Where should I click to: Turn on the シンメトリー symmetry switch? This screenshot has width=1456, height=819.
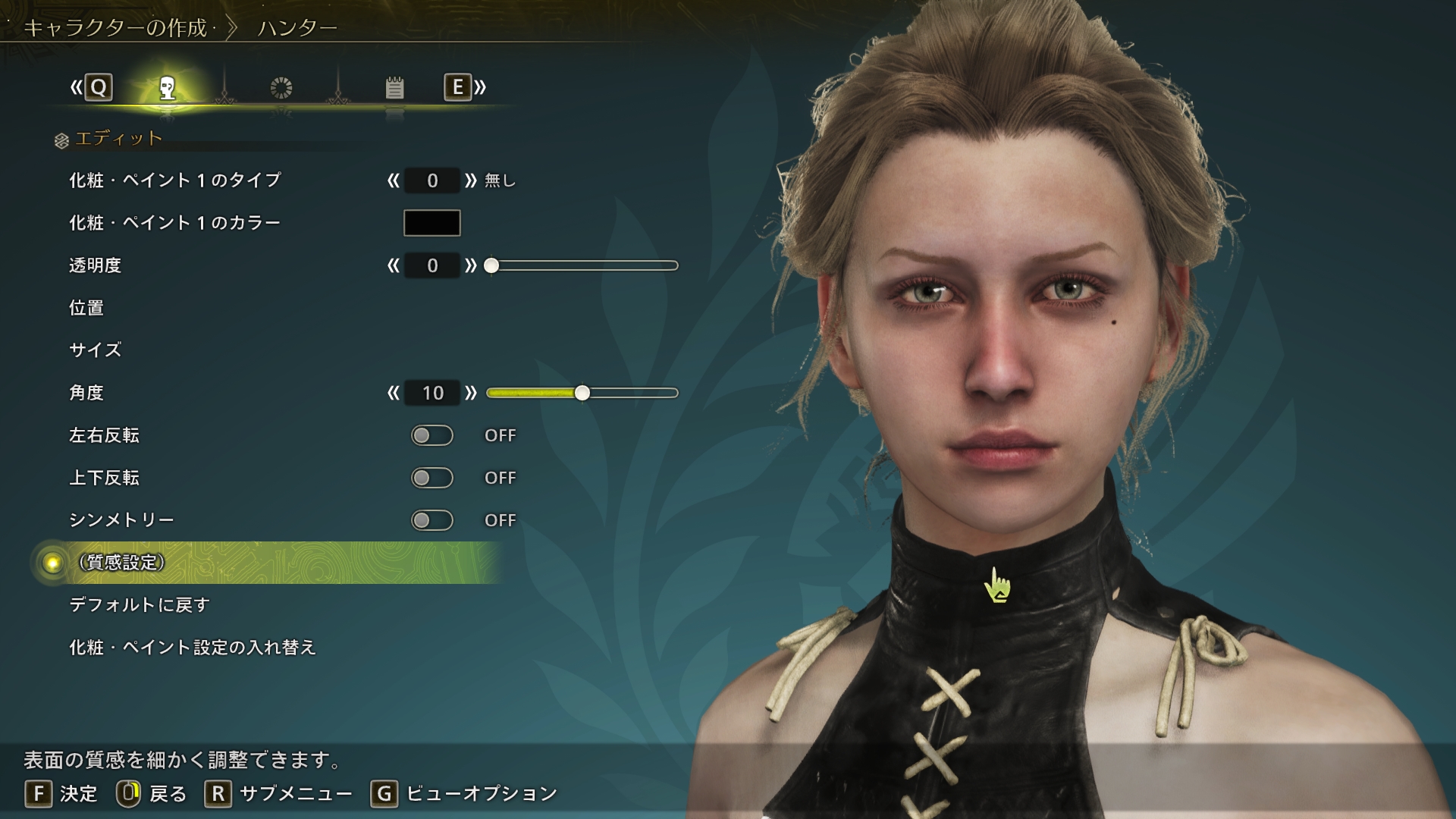coord(431,520)
